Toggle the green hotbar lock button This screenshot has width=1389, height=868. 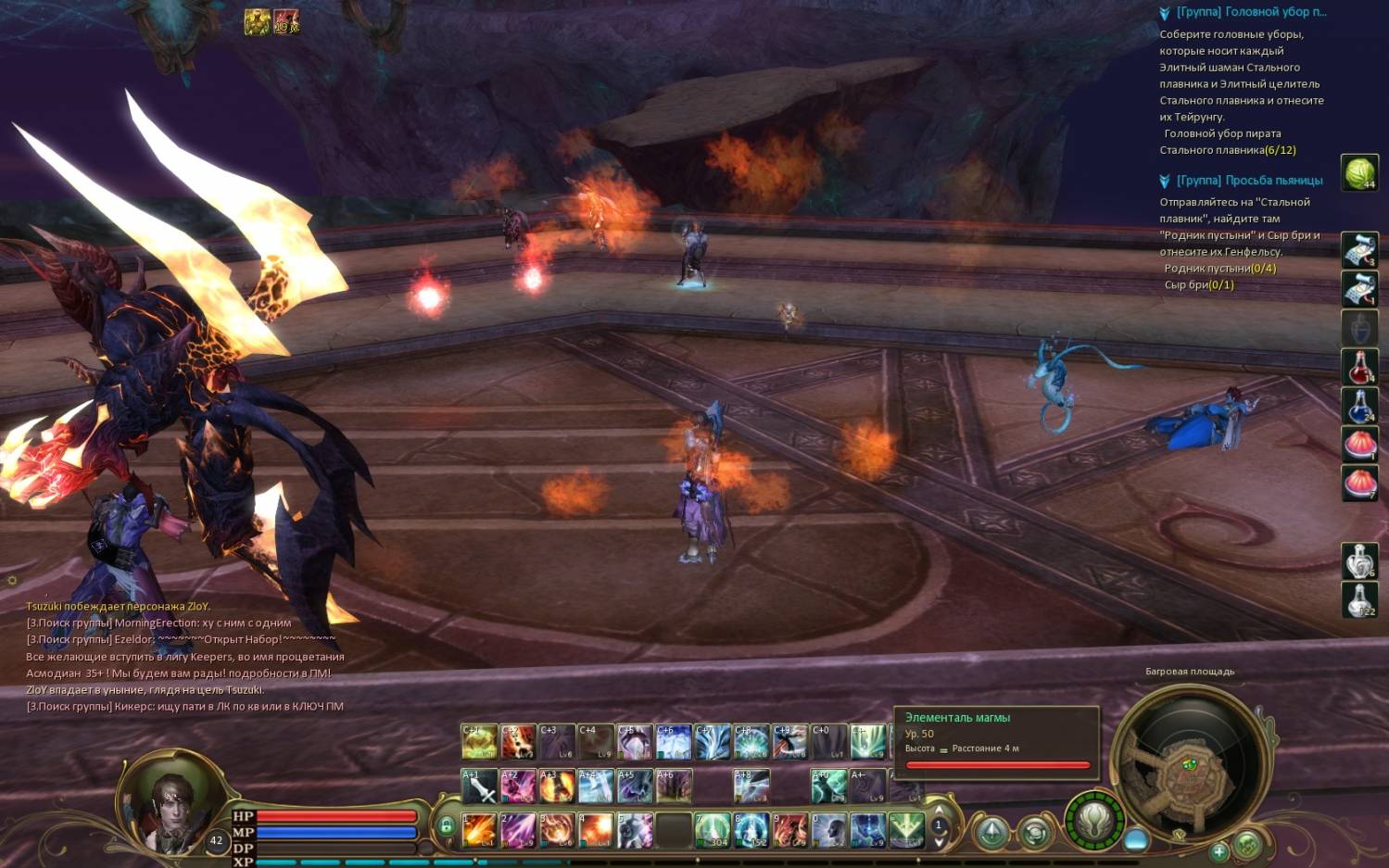point(447,825)
